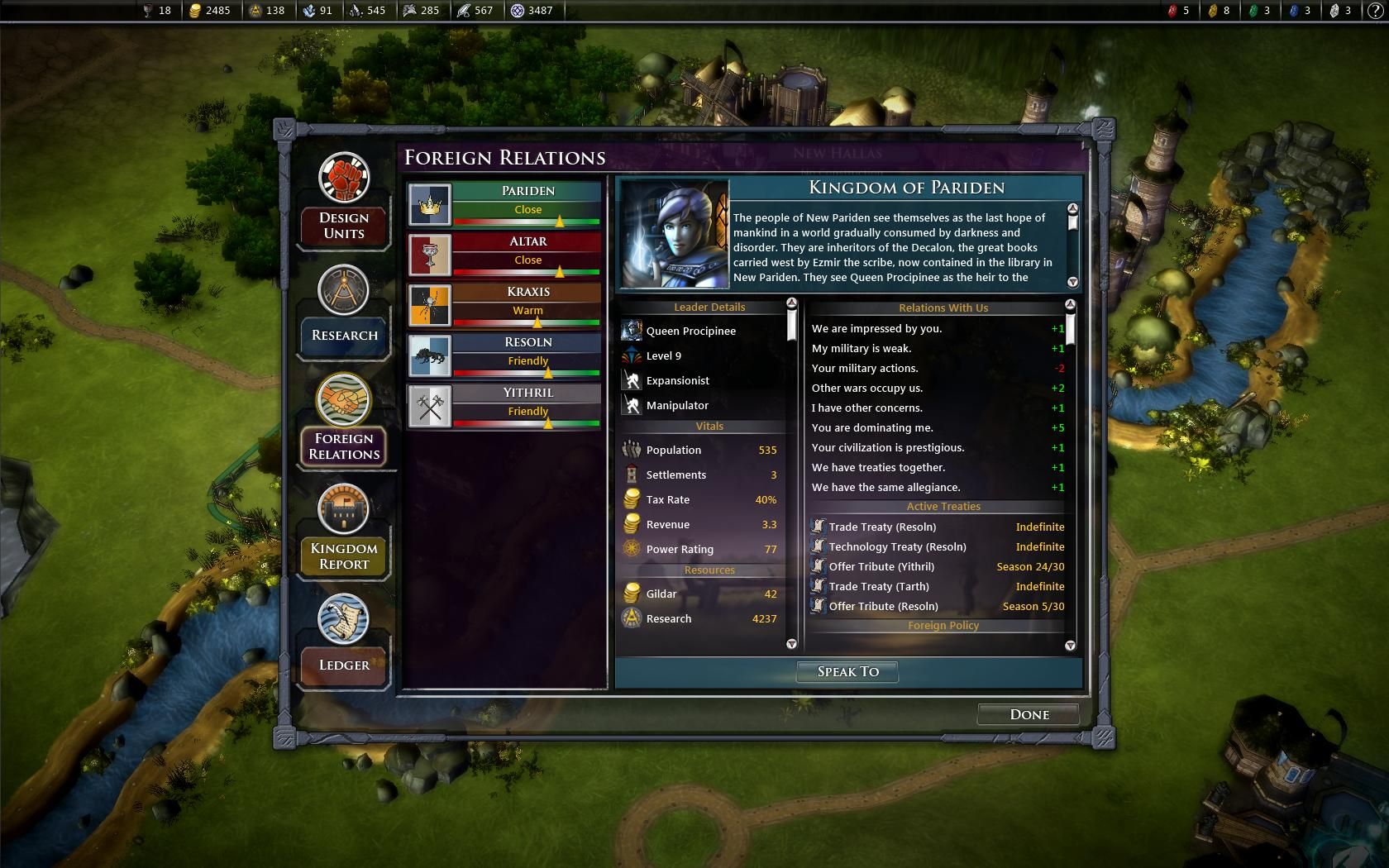Pick the Resoln faction row

504,355
